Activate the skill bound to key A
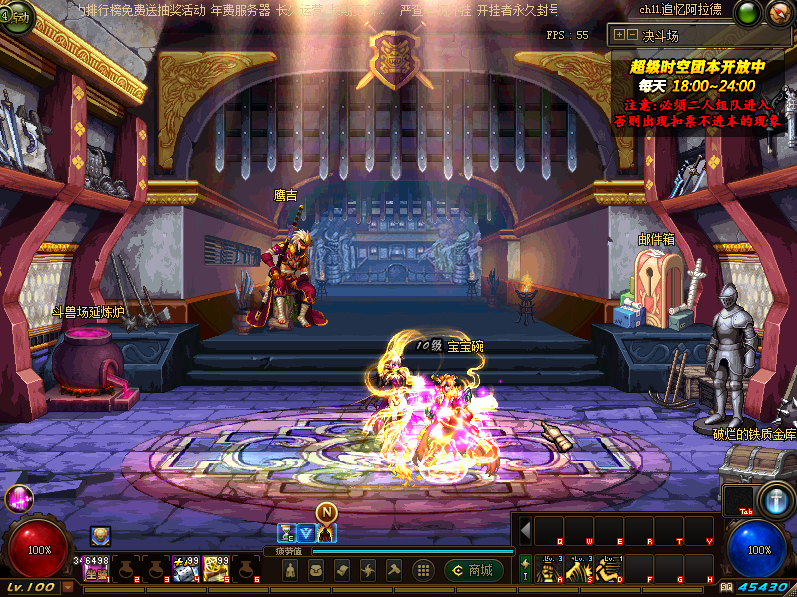 click(548, 569)
